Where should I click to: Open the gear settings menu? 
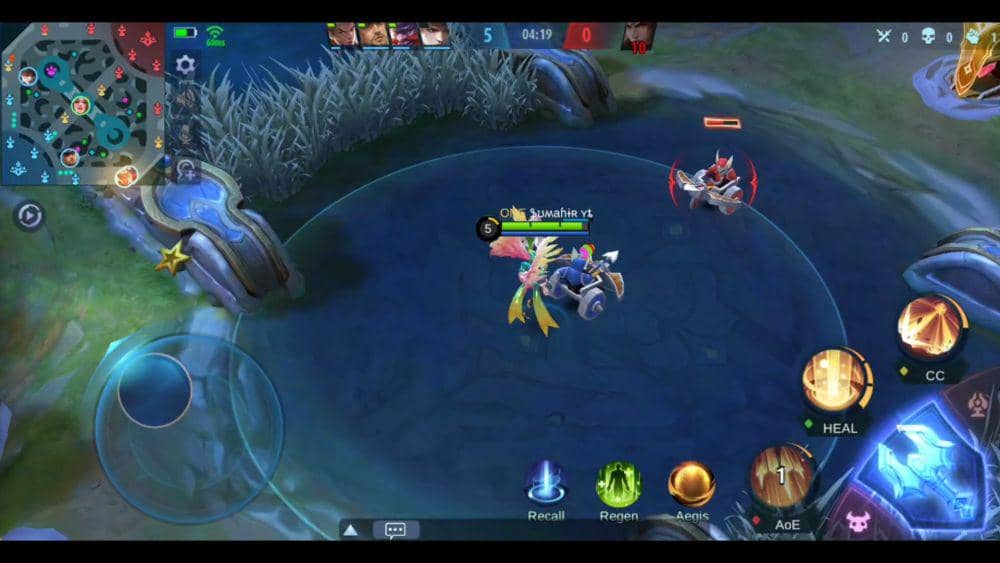coord(185,65)
